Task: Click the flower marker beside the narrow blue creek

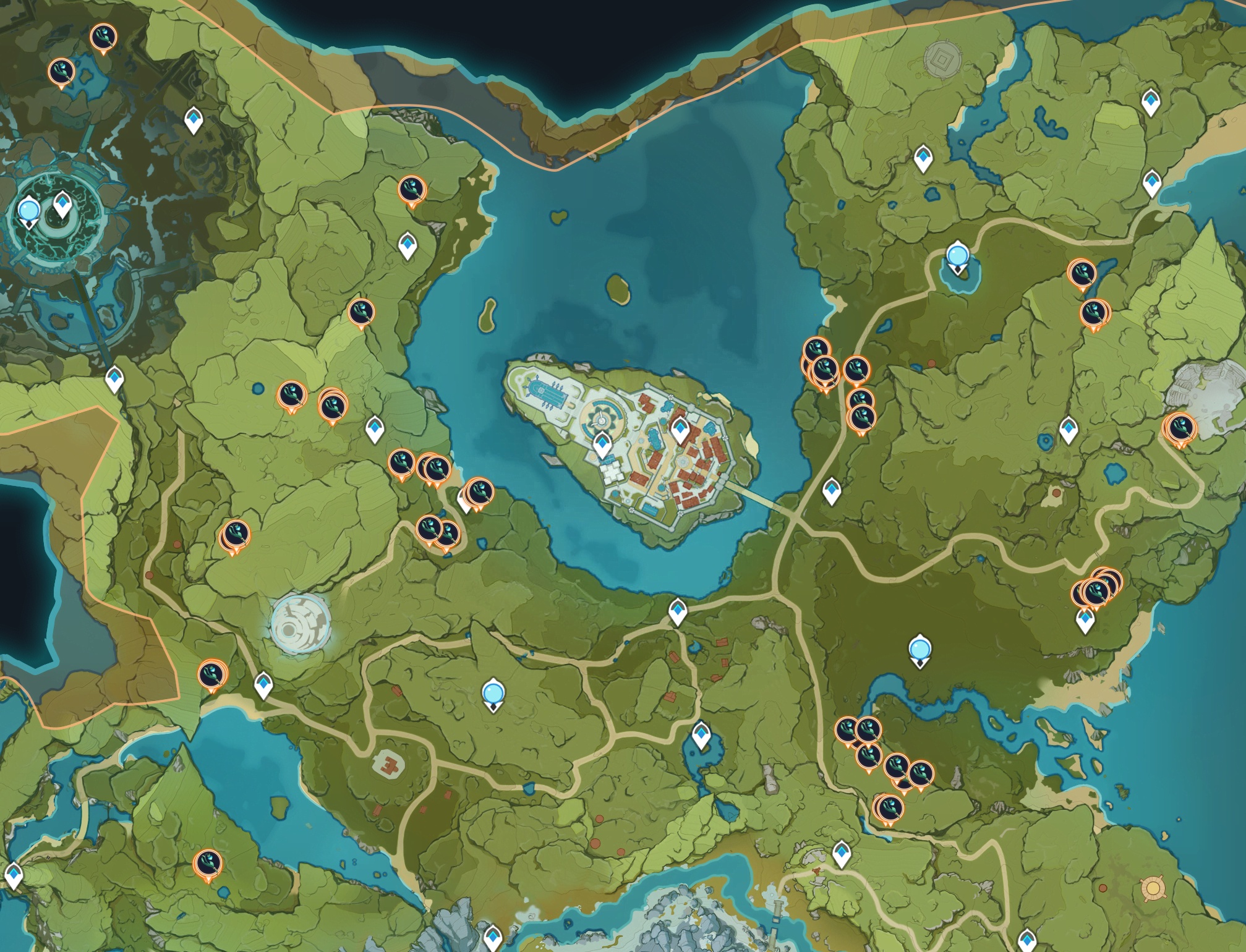Action: [x=1082, y=273]
